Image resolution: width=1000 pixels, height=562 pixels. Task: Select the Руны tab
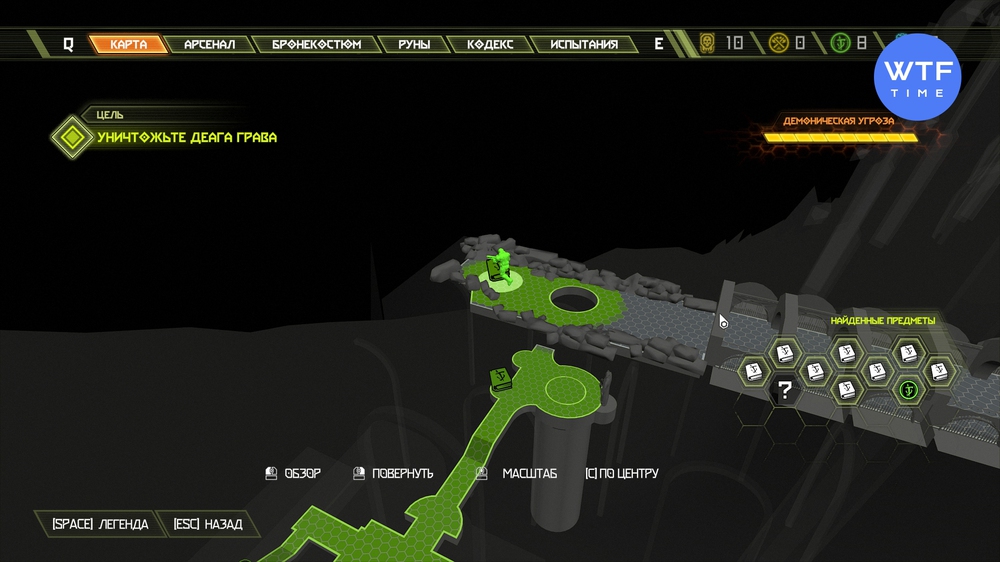[413, 44]
